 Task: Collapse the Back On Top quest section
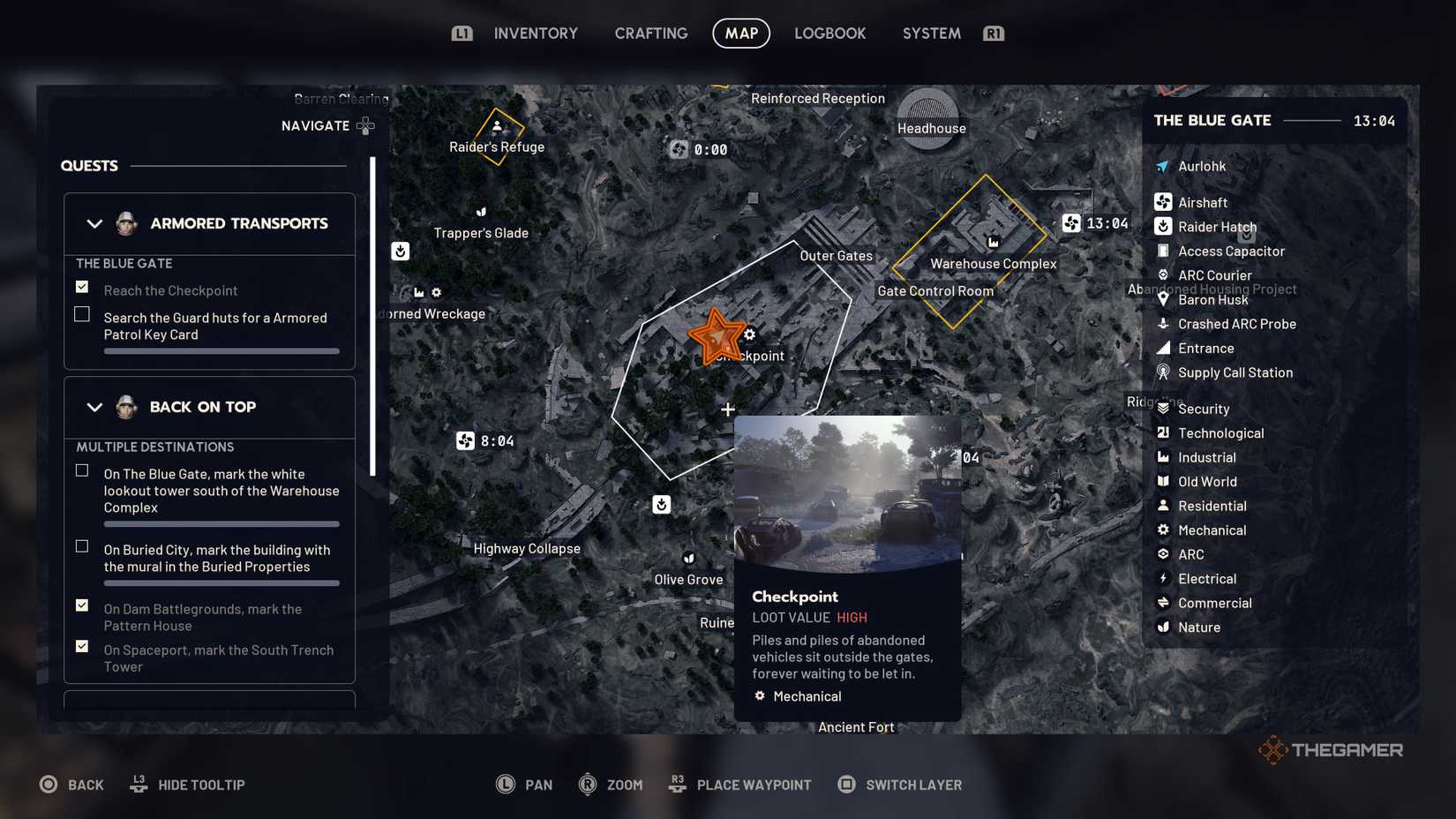(x=95, y=407)
